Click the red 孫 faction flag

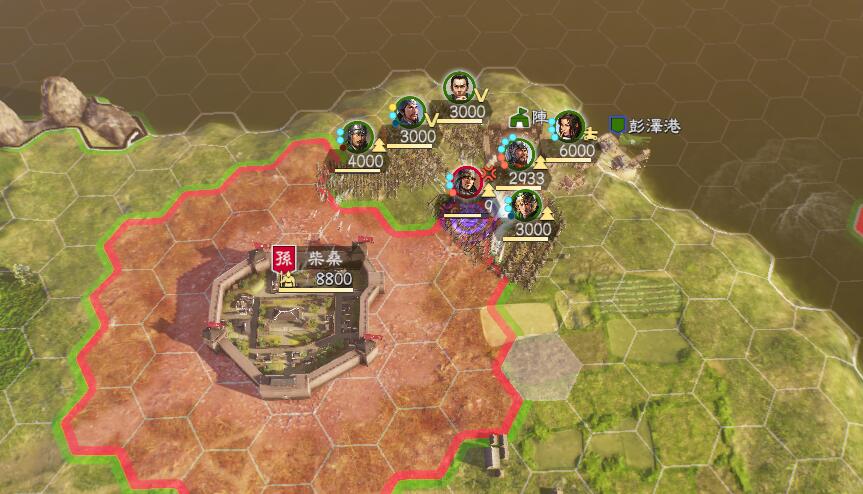pyautogui.click(x=284, y=258)
